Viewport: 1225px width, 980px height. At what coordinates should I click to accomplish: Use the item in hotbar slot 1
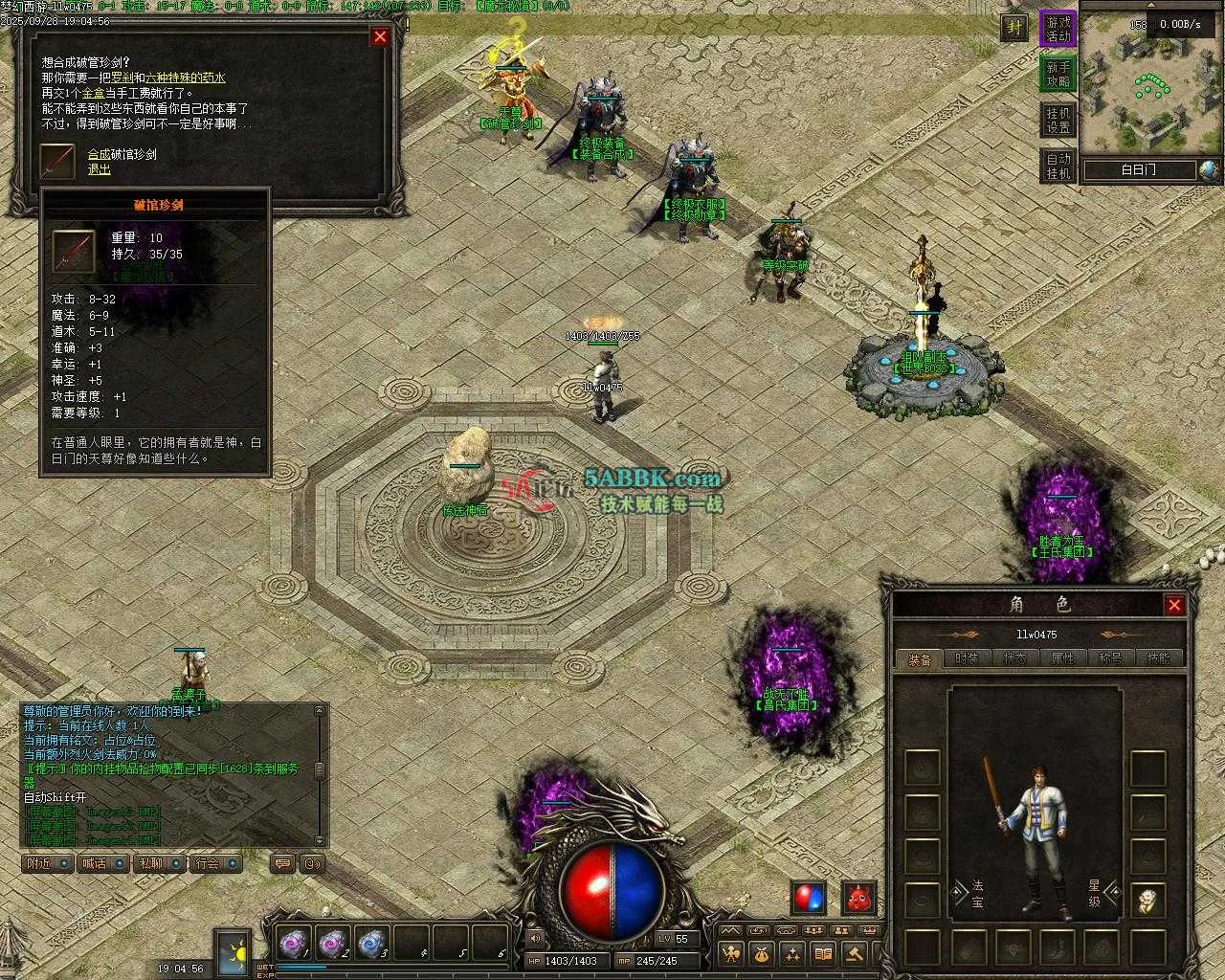click(292, 944)
